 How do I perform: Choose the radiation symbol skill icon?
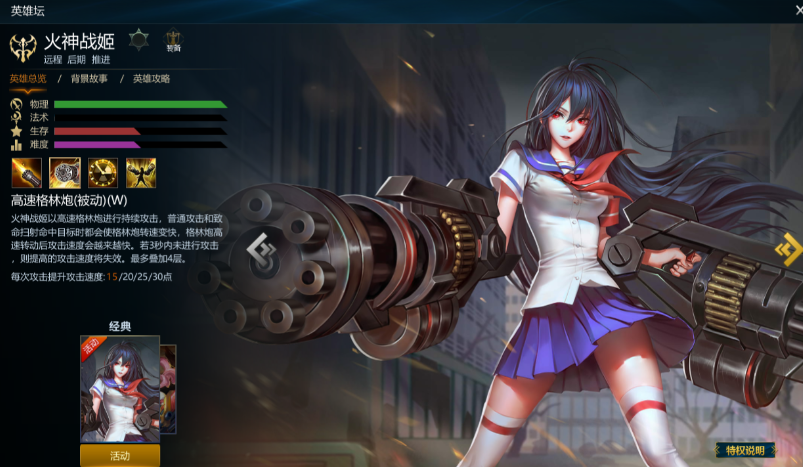tap(102, 172)
